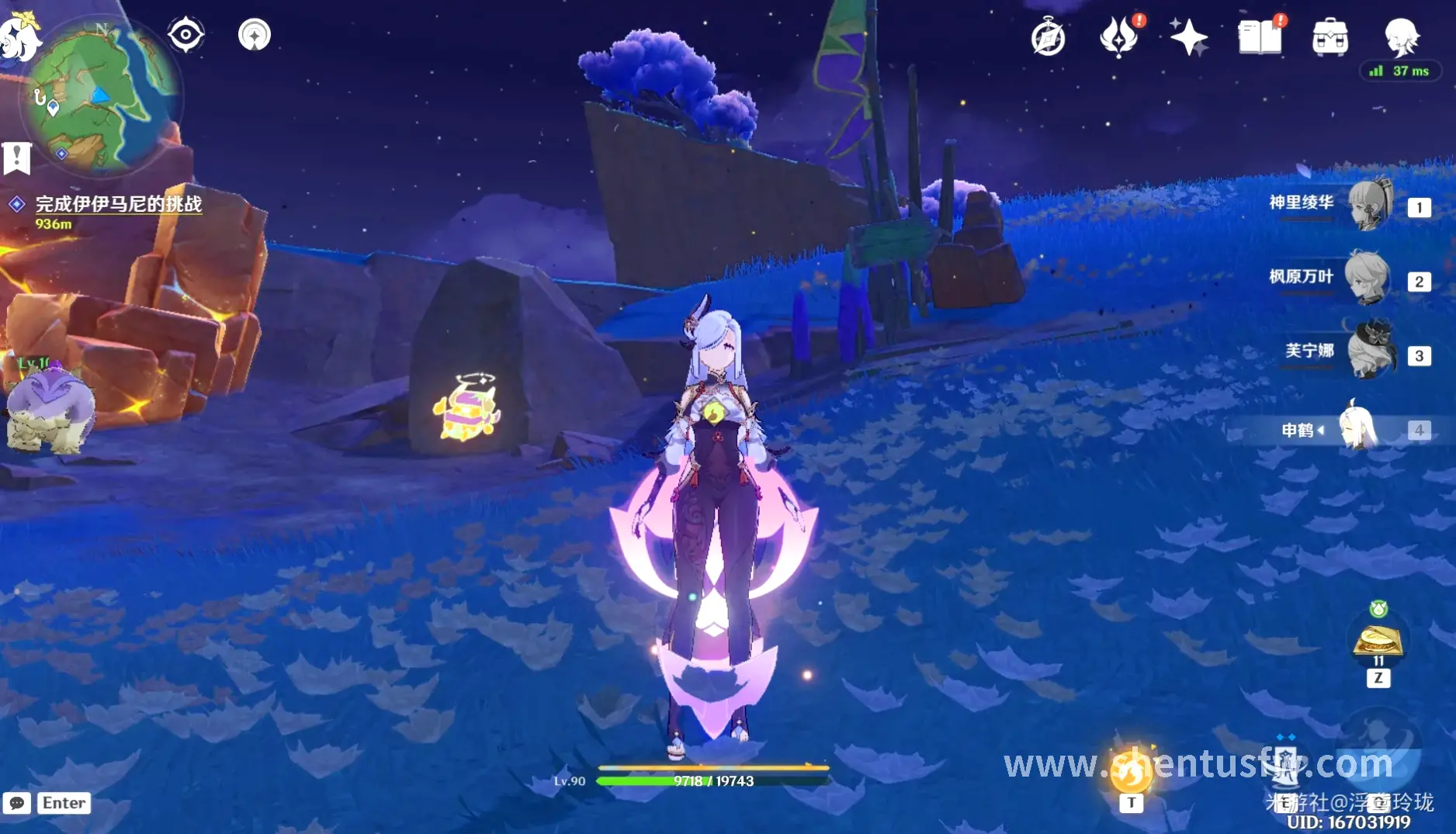Open the compass events icon

coord(1048,37)
